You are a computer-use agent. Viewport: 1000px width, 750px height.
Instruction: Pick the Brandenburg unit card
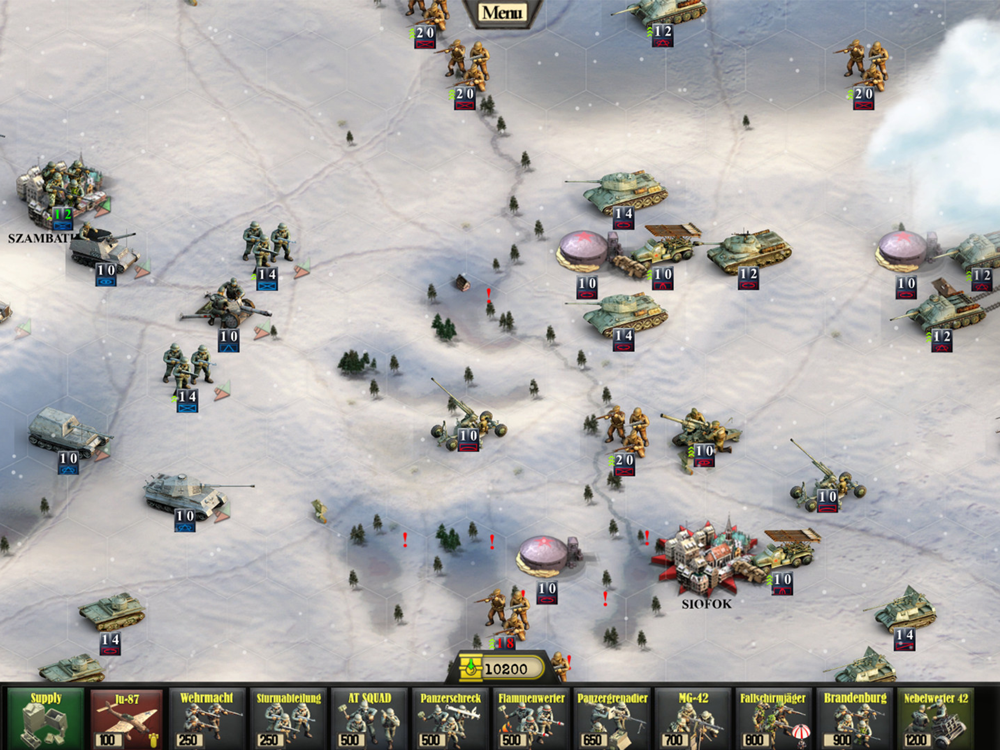point(855,718)
